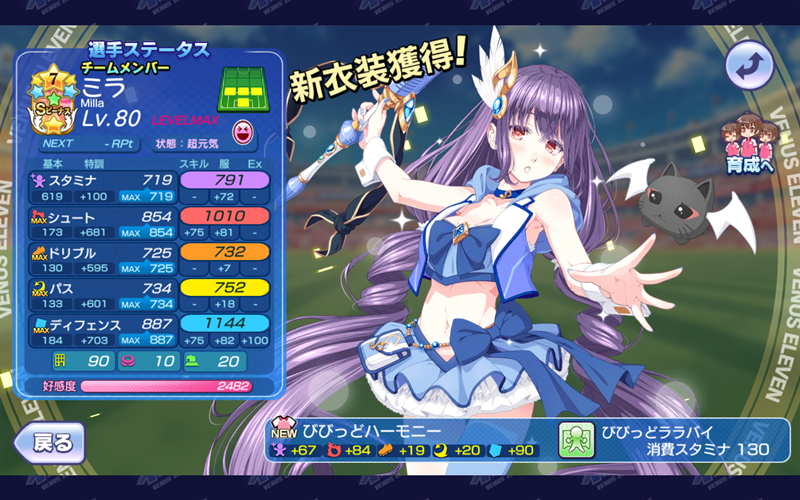The height and width of the screenshot is (500, 800).
Task: Select the びびっどララバイ skill panel
Action: pos(672,440)
